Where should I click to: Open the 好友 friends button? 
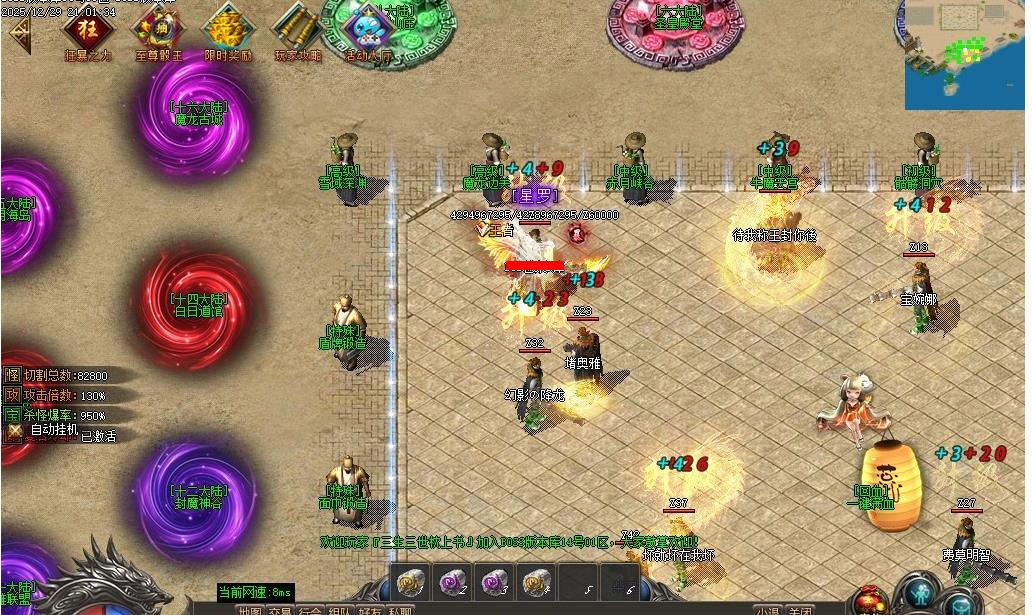click(x=370, y=610)
